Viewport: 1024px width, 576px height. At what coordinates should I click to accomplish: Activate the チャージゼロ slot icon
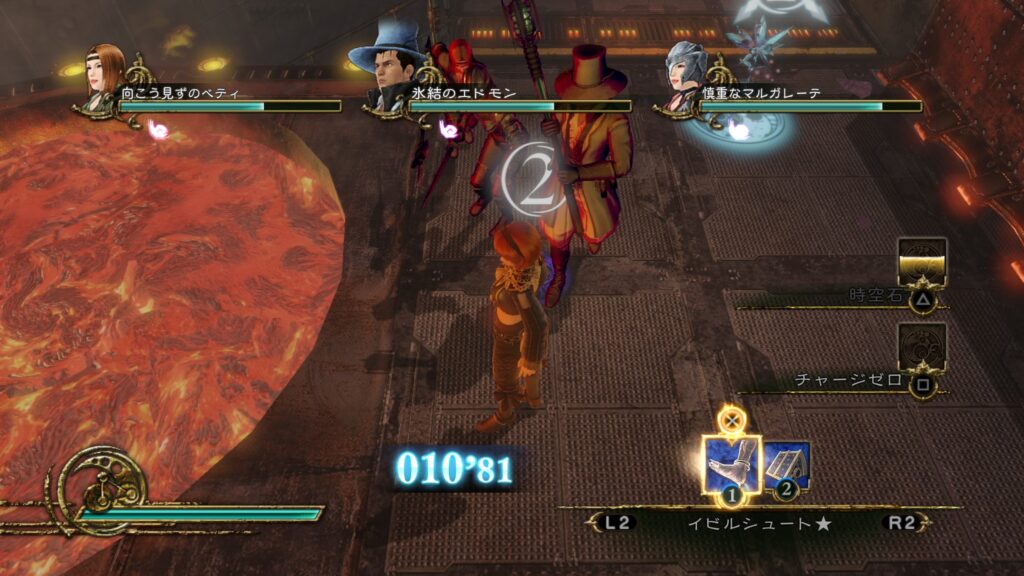coord(922,345)
